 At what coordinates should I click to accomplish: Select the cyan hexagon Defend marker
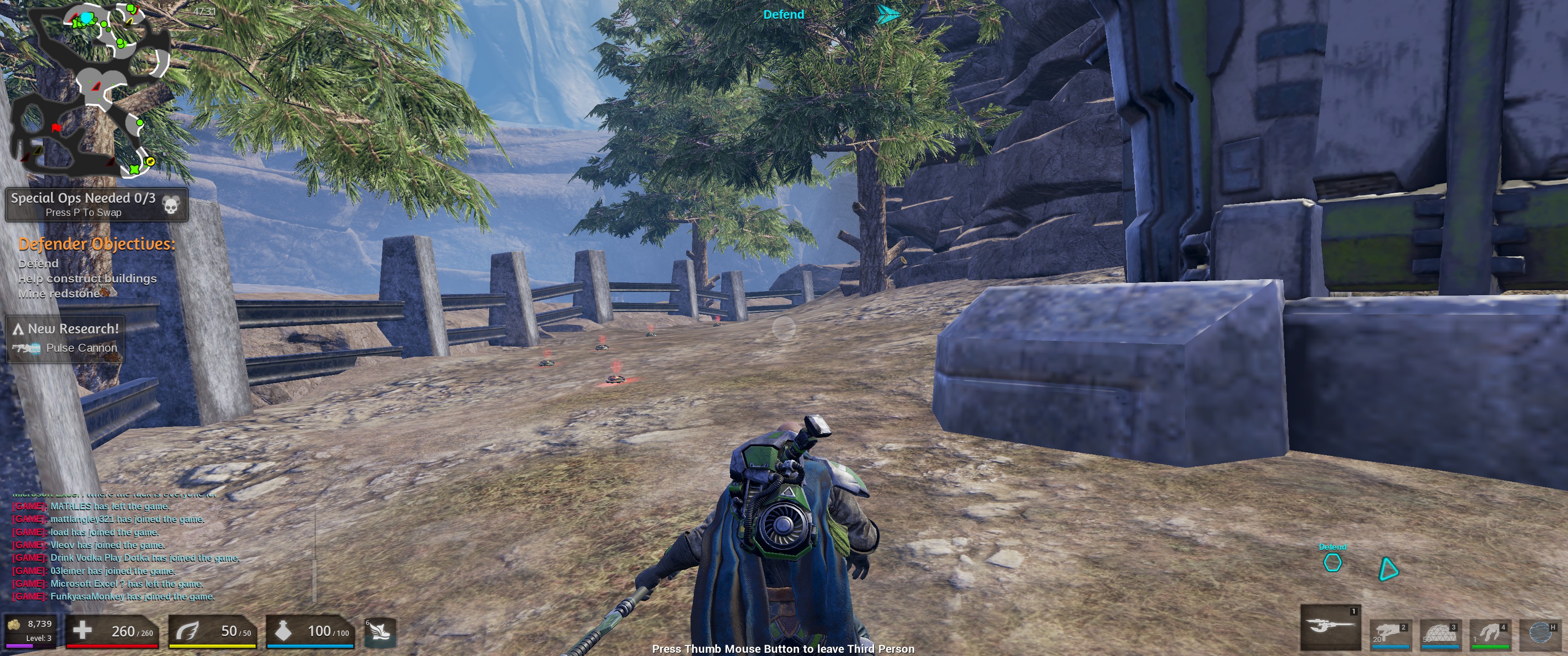pyautogui.click(x=1332, y=563)
